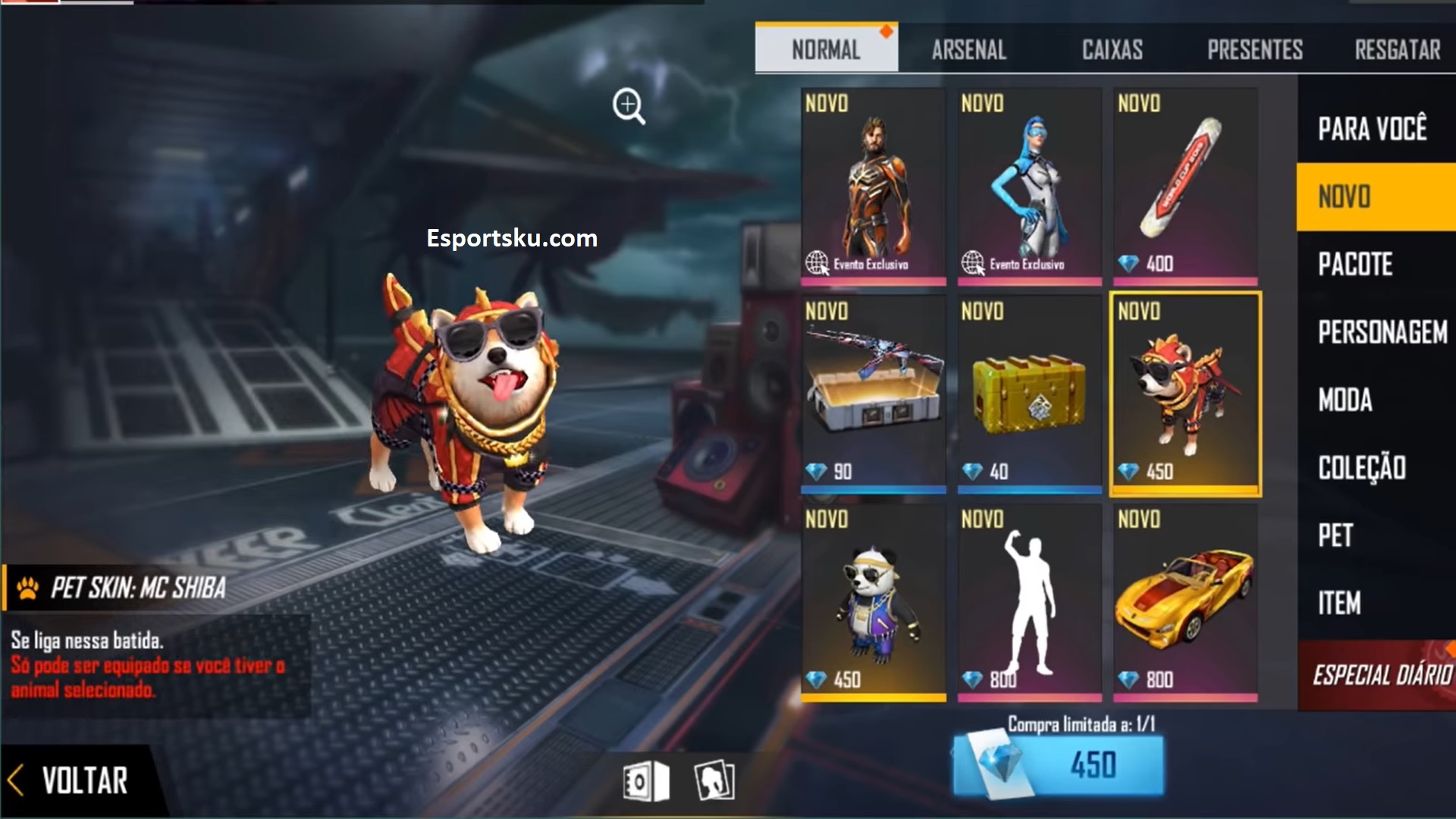Open the Para Você category
This screenshot has width=1456, height=819.
click(x=1372, y=129)
